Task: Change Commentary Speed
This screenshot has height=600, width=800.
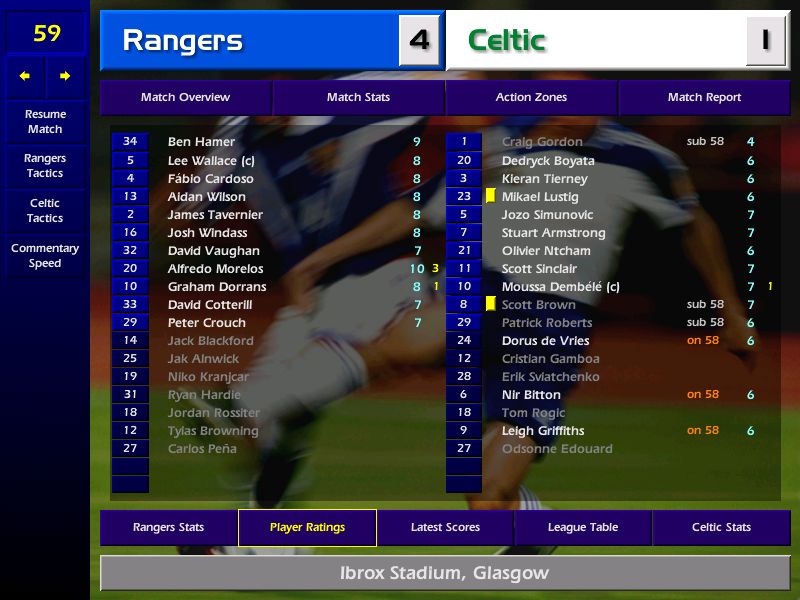Action: coord(45,256)
